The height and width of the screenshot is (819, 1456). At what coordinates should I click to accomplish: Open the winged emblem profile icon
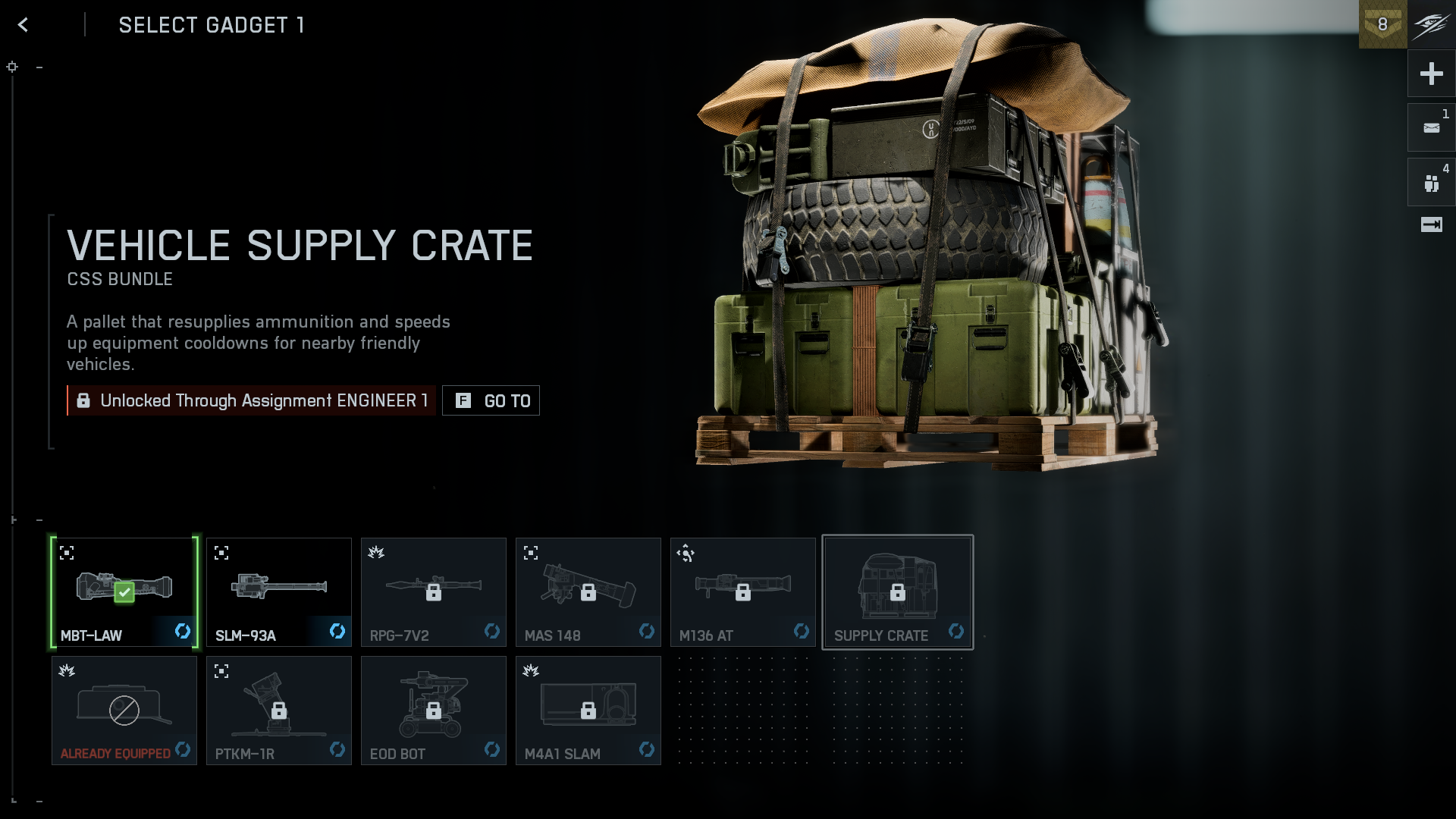pos(1431,24)
